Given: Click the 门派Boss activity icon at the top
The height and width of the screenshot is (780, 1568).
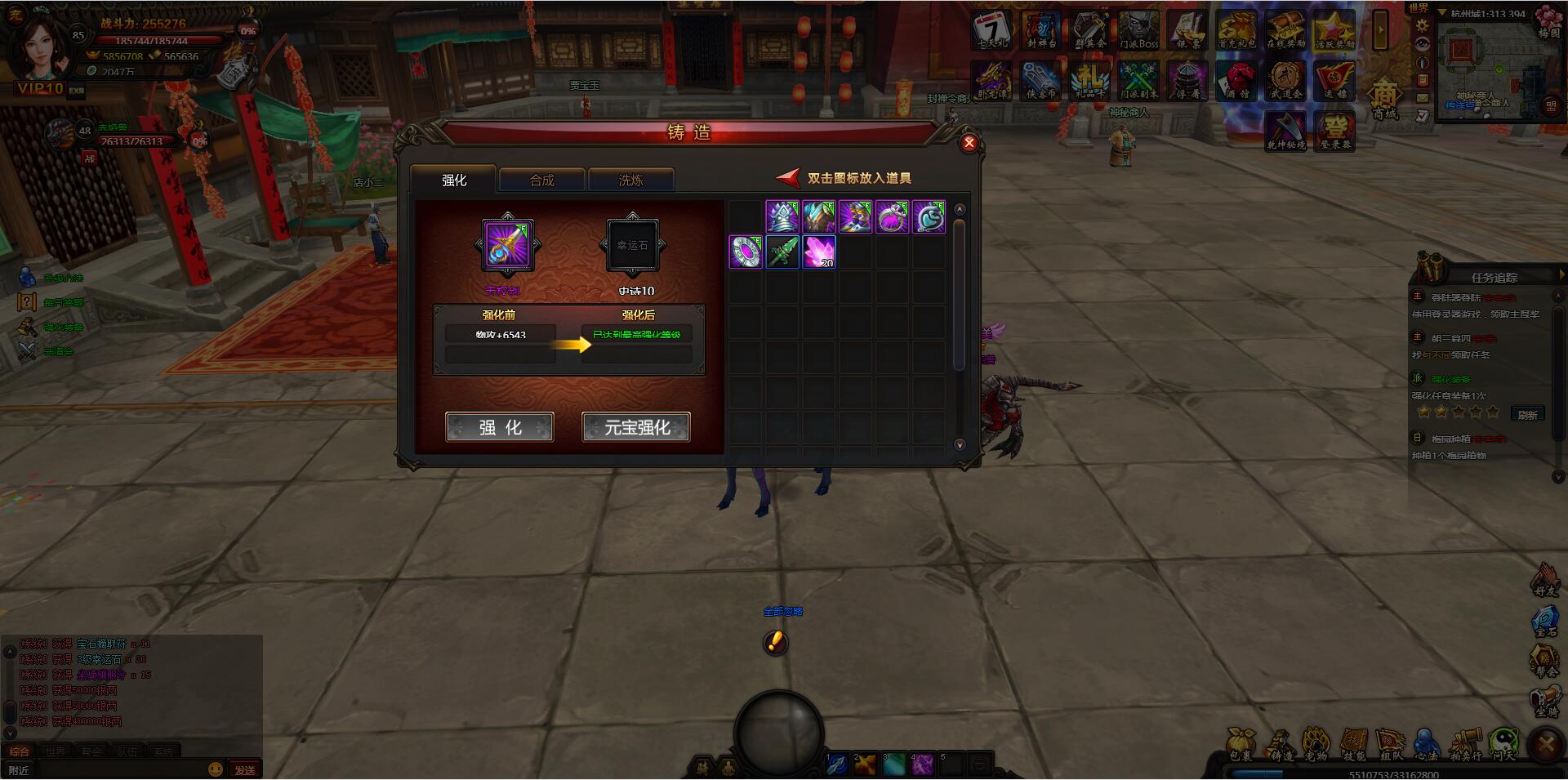Looking at the screenshot, I should pyautogui.click(x=1138, y=29).
